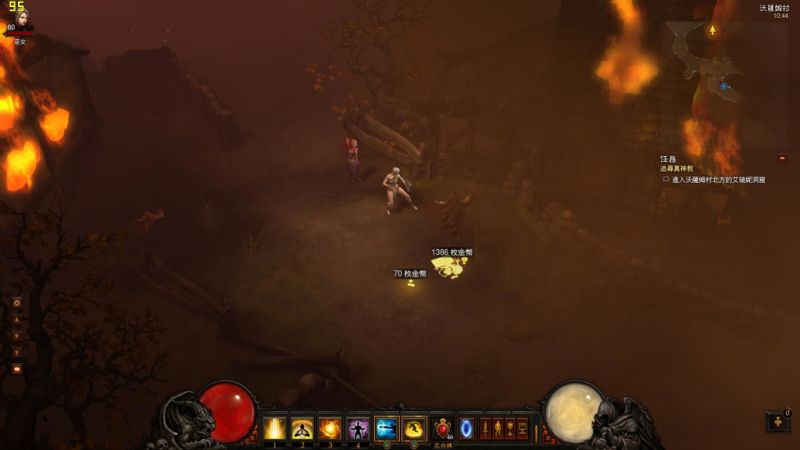Trigger the purple glowing figure skill, slot 4
The width and height of the screenshot is (800, 450).
click(358, 429)
